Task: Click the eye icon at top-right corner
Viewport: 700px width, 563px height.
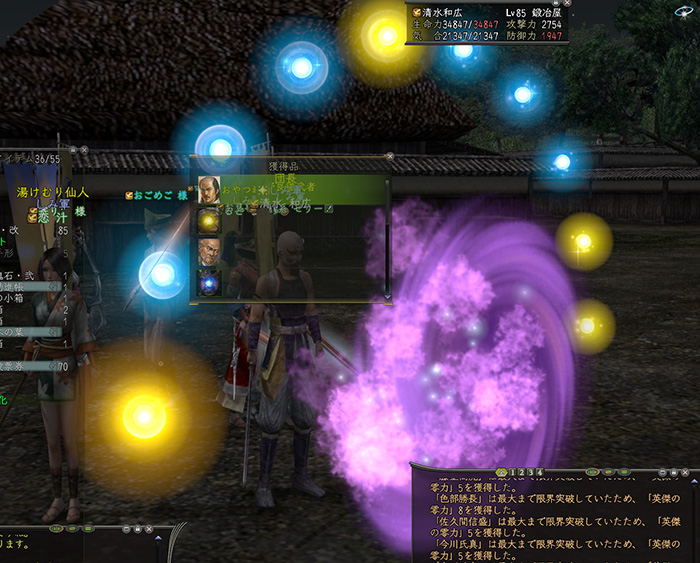Action: coord(686,11)
